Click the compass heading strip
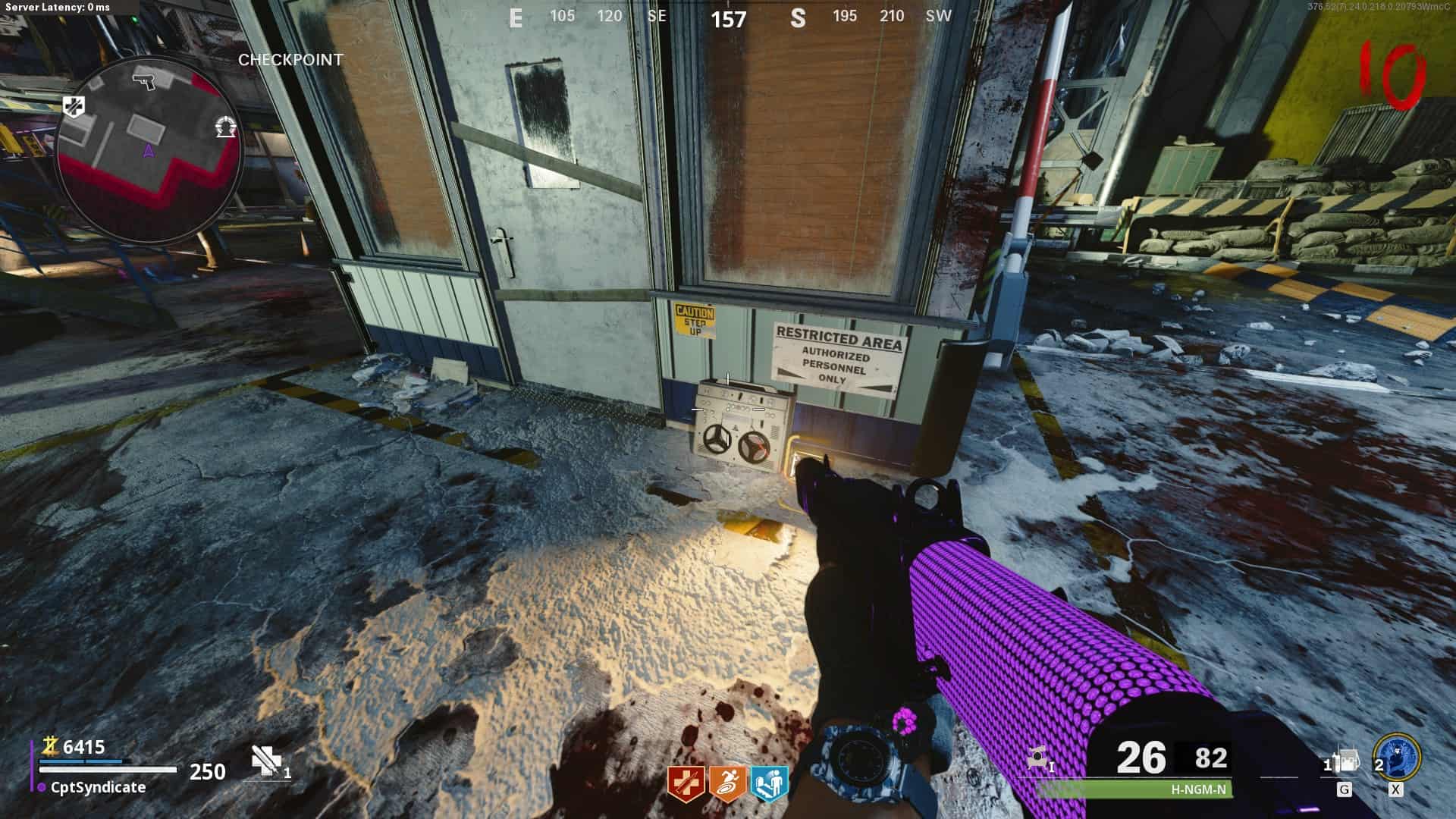The height and width of the screenshot is (819, 1456). pyautogui.click(x=728, y=17)
